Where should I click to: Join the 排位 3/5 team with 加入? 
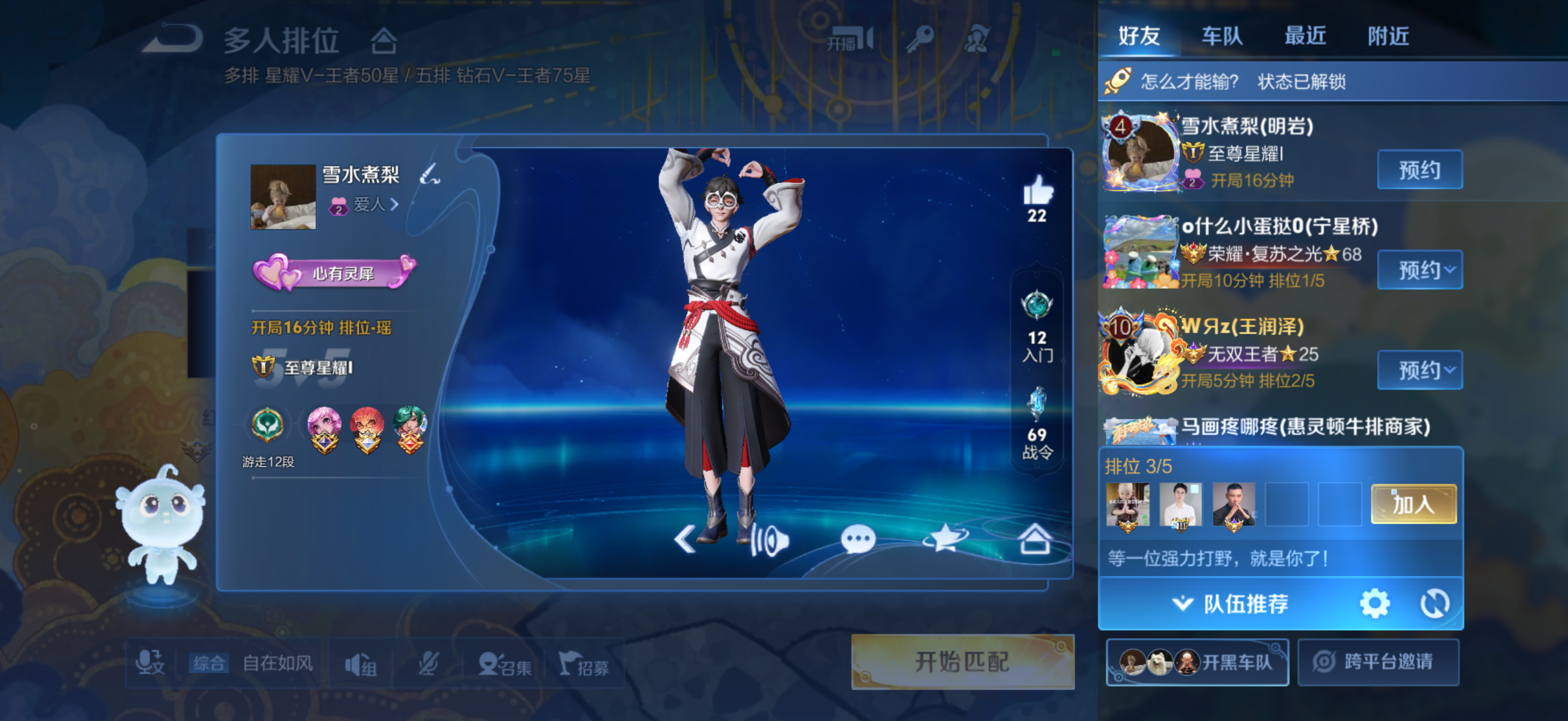tap(1413, 504)
